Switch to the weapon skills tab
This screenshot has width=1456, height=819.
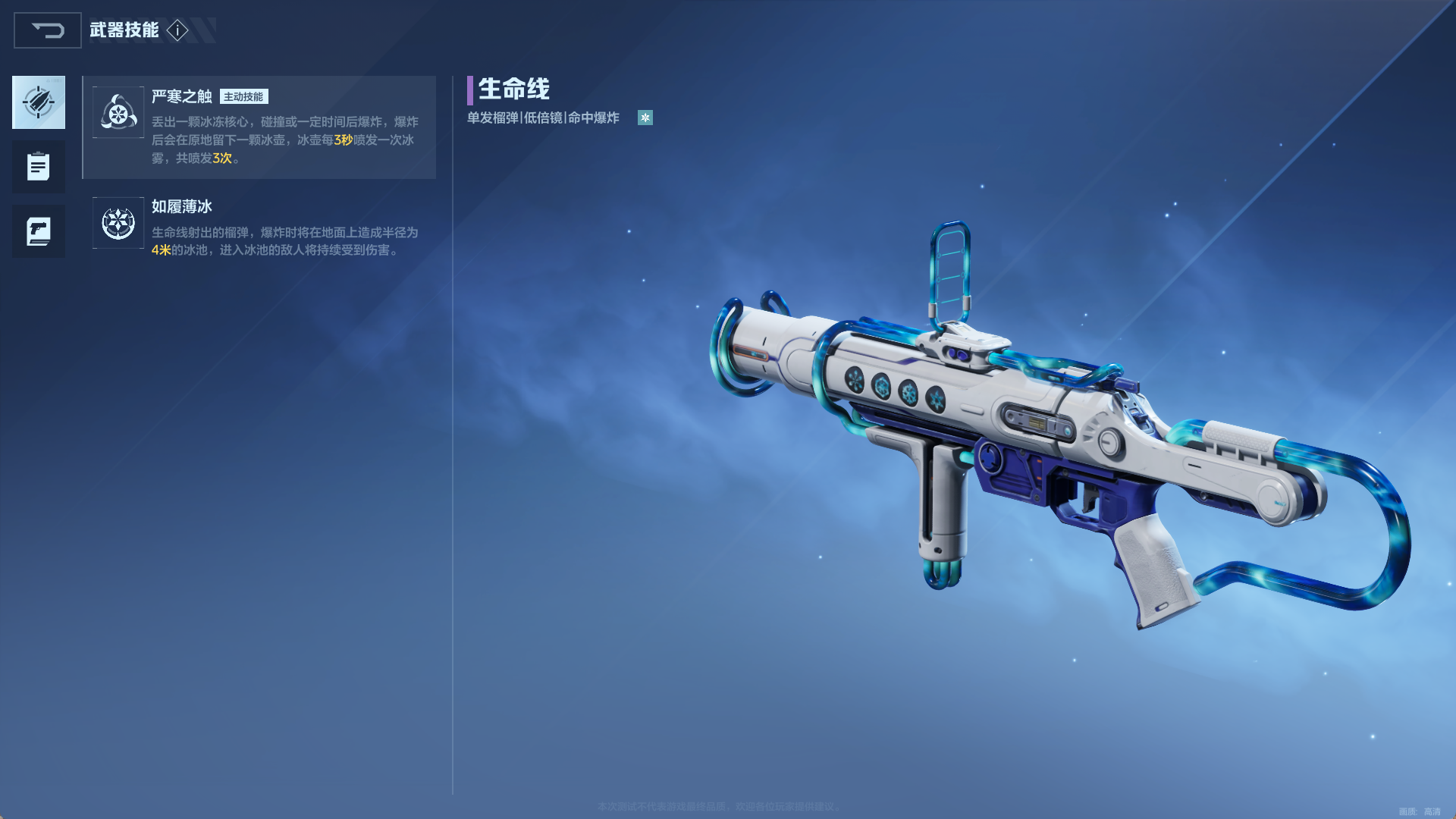(x=39, y=102)
